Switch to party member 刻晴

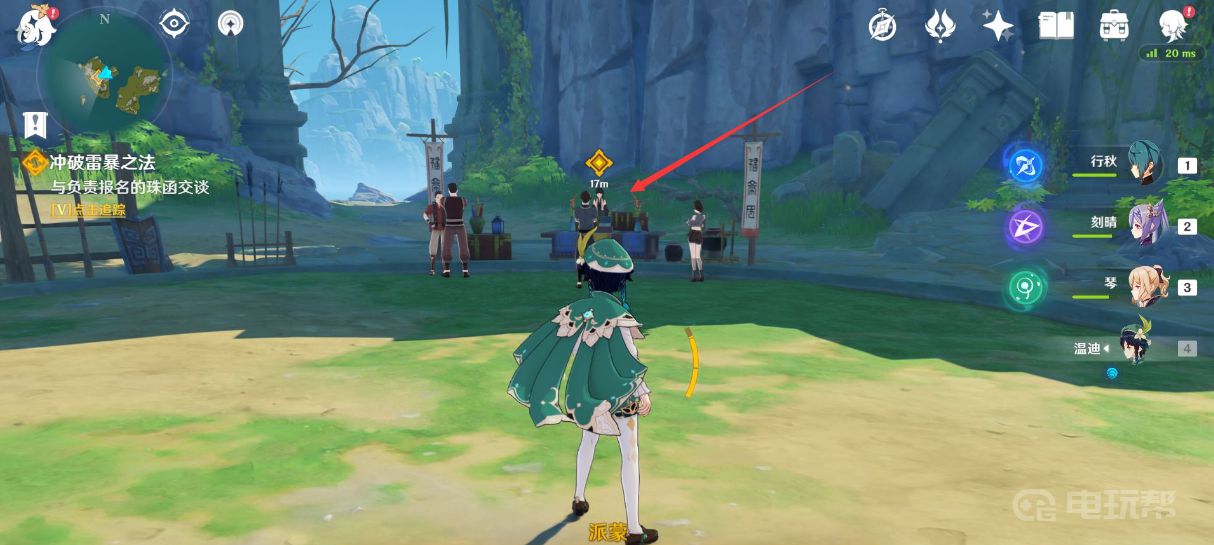1146,226
